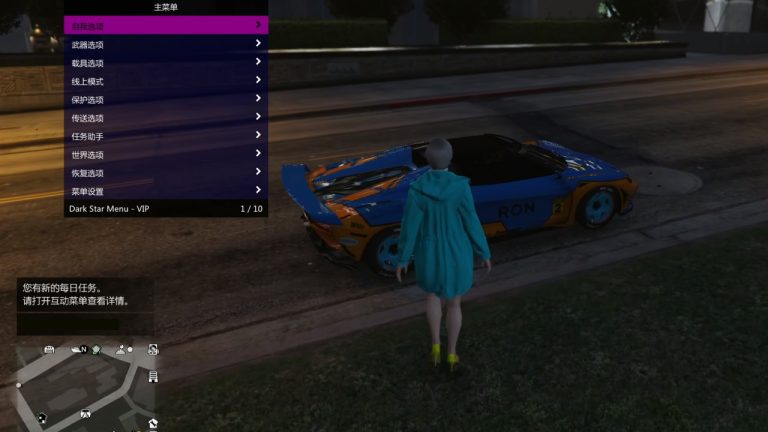
Task: Click the minimap
Action: tap(85, 385)
